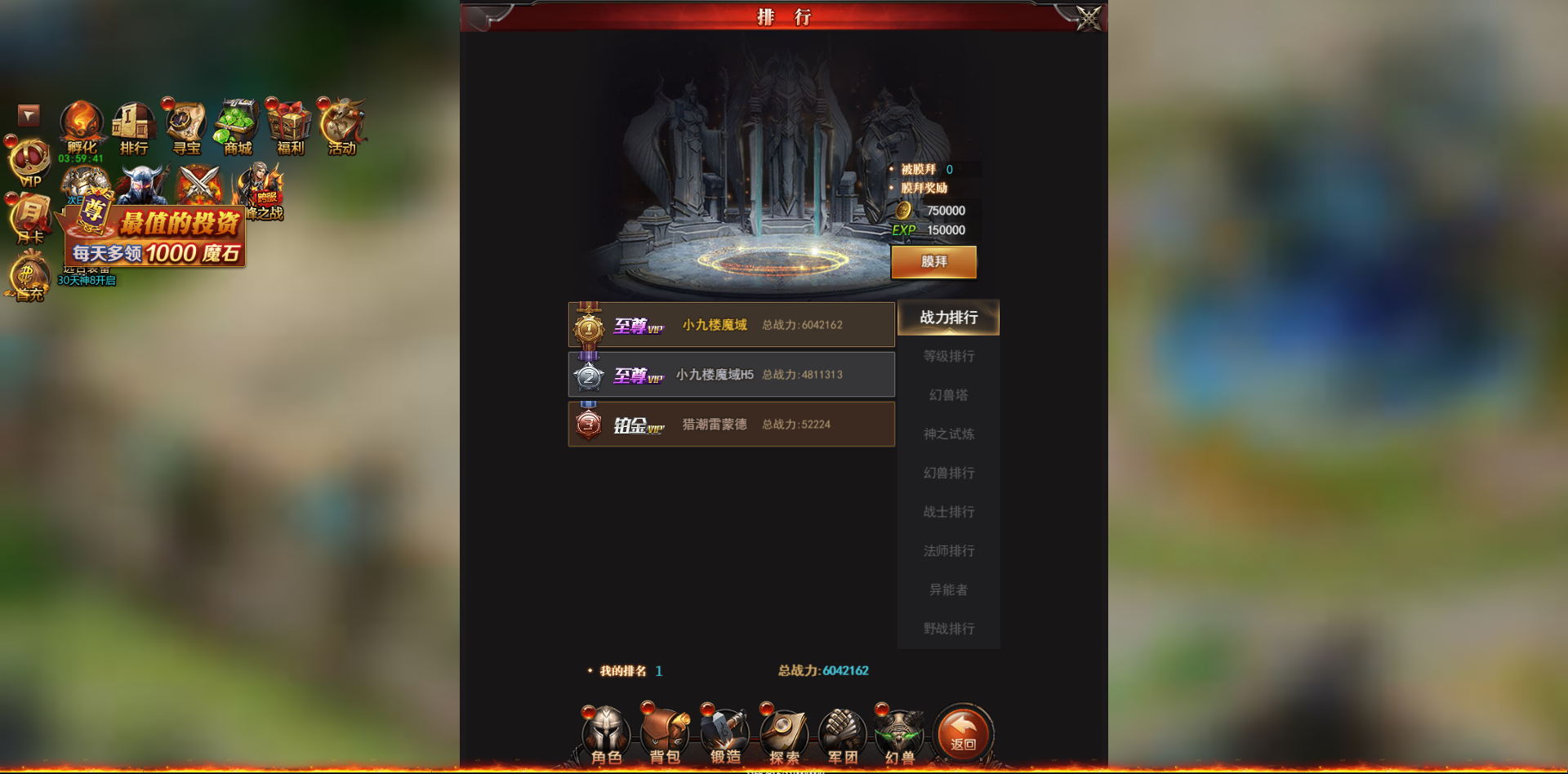The image size is (1568, 774).
Task: Open the VIP icon on the left
Action: click(29, 159)
